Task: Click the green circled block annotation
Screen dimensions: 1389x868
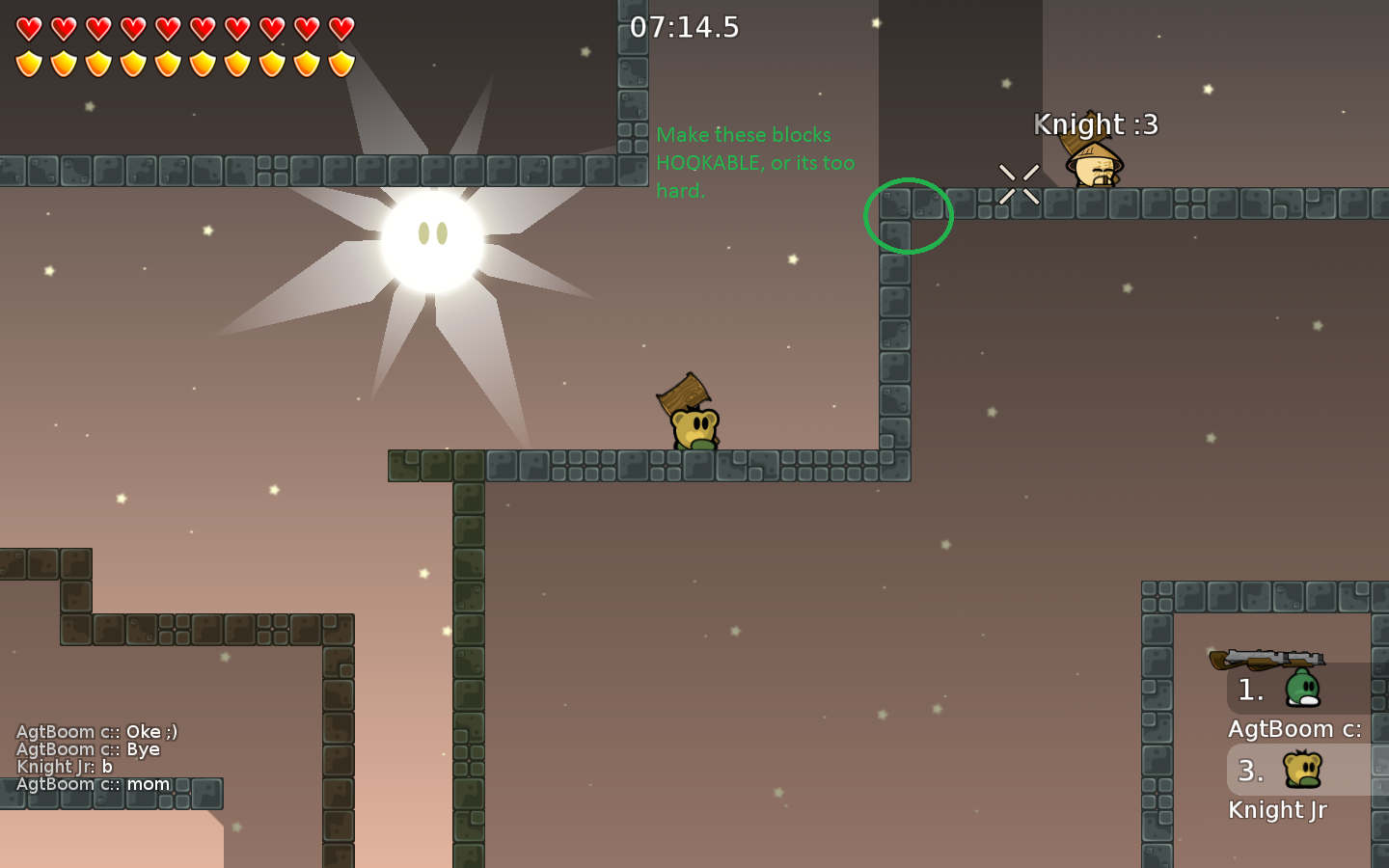Action: click(908, 215)
